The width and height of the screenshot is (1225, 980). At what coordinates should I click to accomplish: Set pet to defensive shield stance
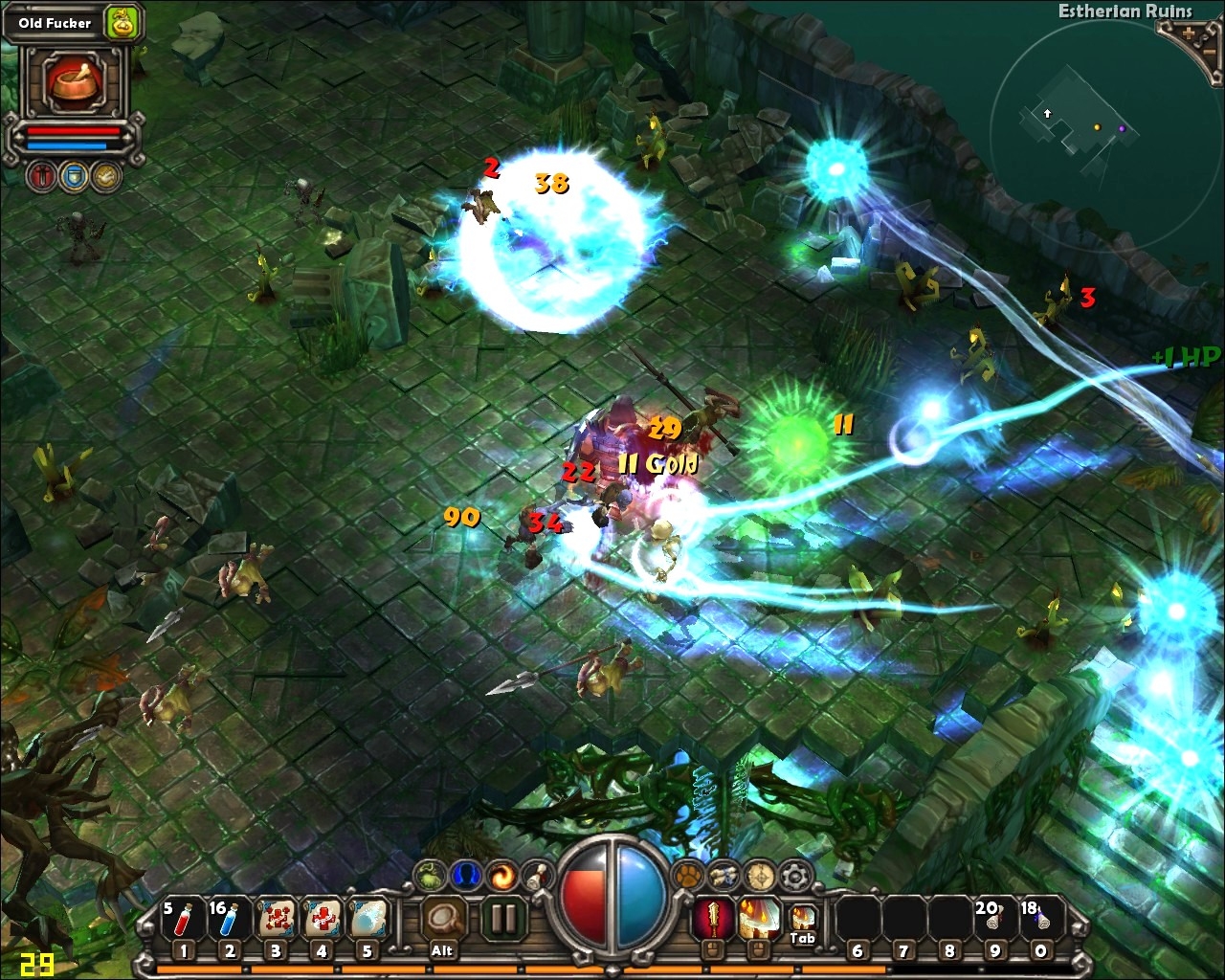point(74,176)
